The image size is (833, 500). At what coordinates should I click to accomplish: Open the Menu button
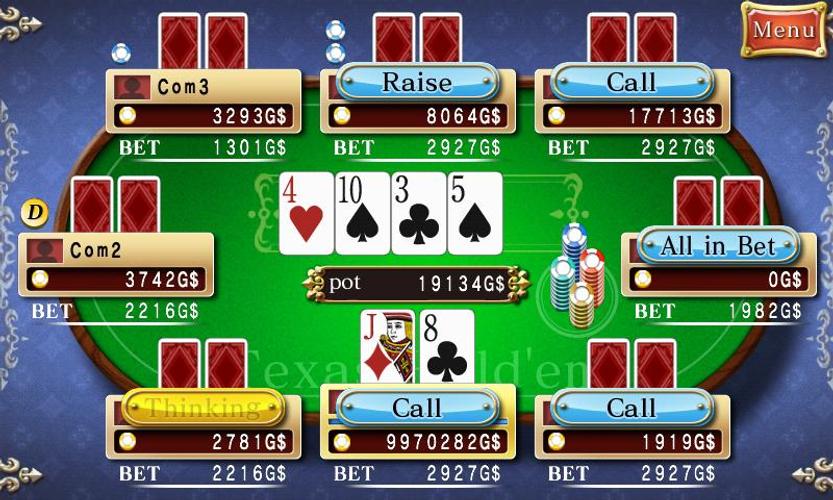781,28
